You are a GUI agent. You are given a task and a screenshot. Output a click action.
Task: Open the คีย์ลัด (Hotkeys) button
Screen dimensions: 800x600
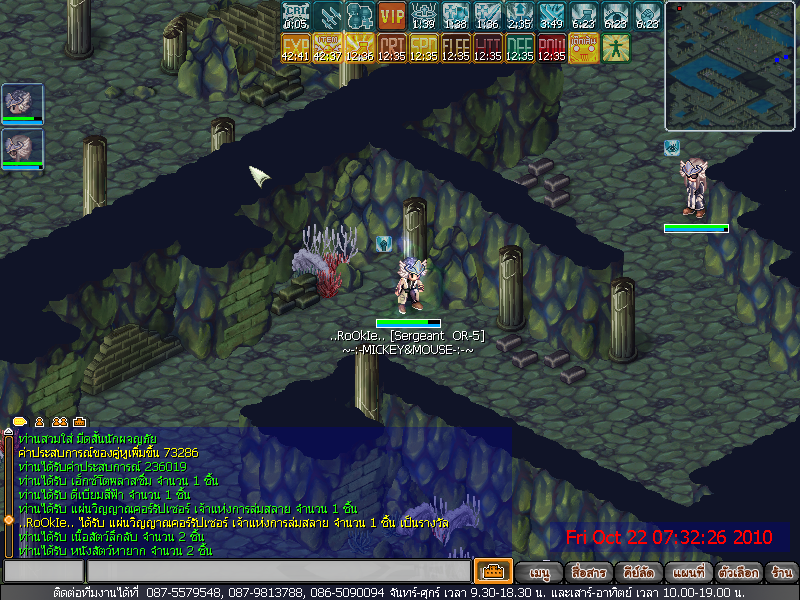click(638, 573)
